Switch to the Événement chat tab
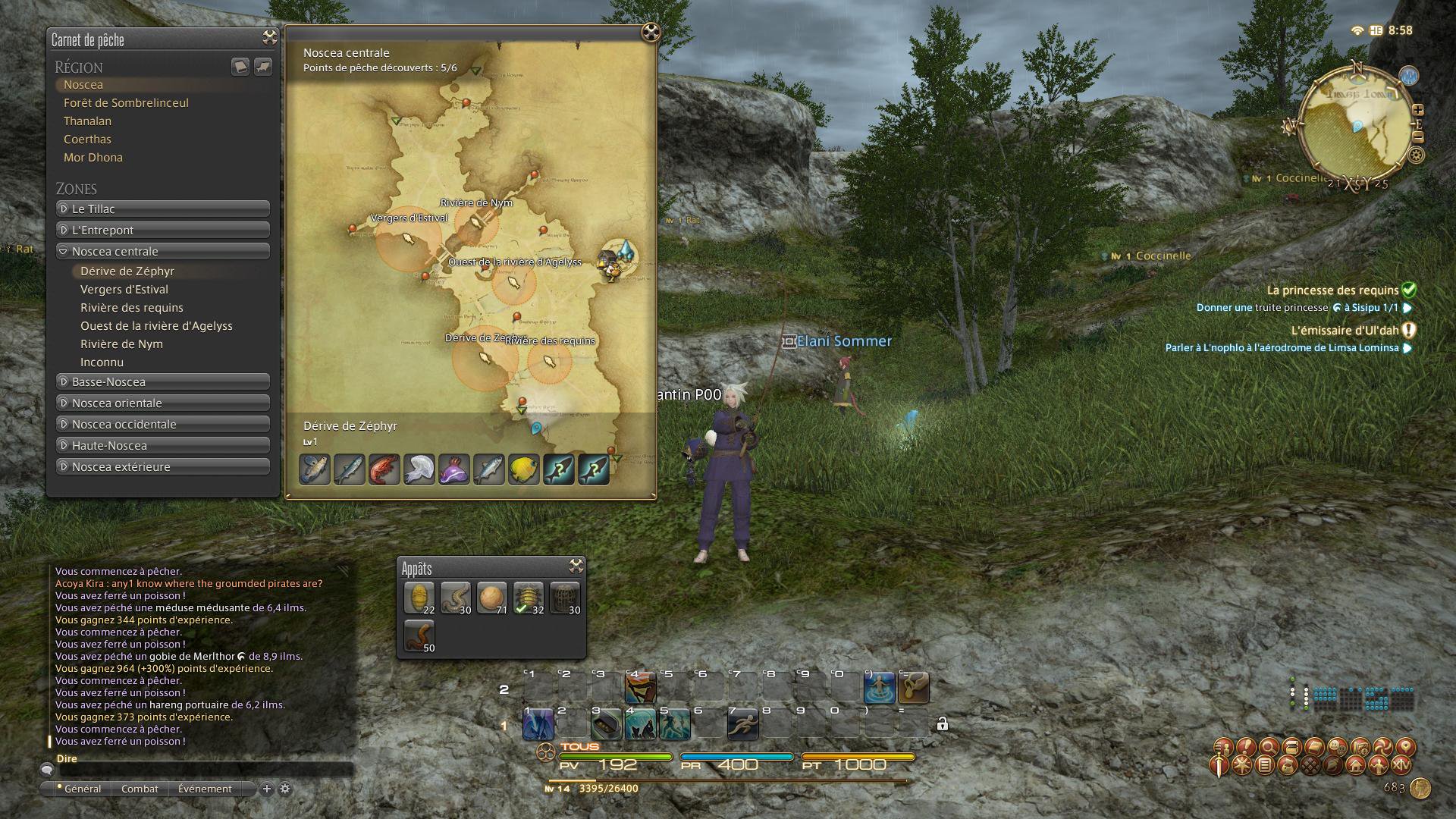1456x819 pixels. 205,789
